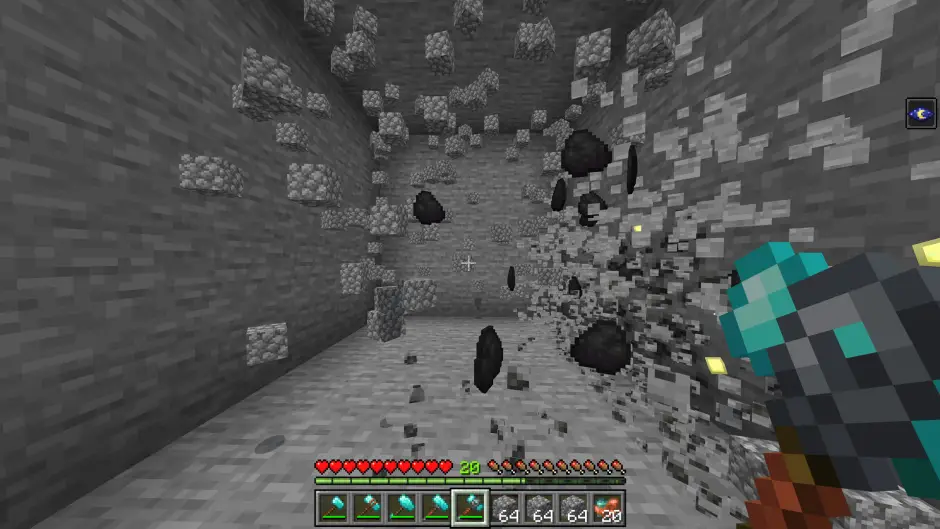Click the Night Vision status effect icon

click(x=921, y=113)
